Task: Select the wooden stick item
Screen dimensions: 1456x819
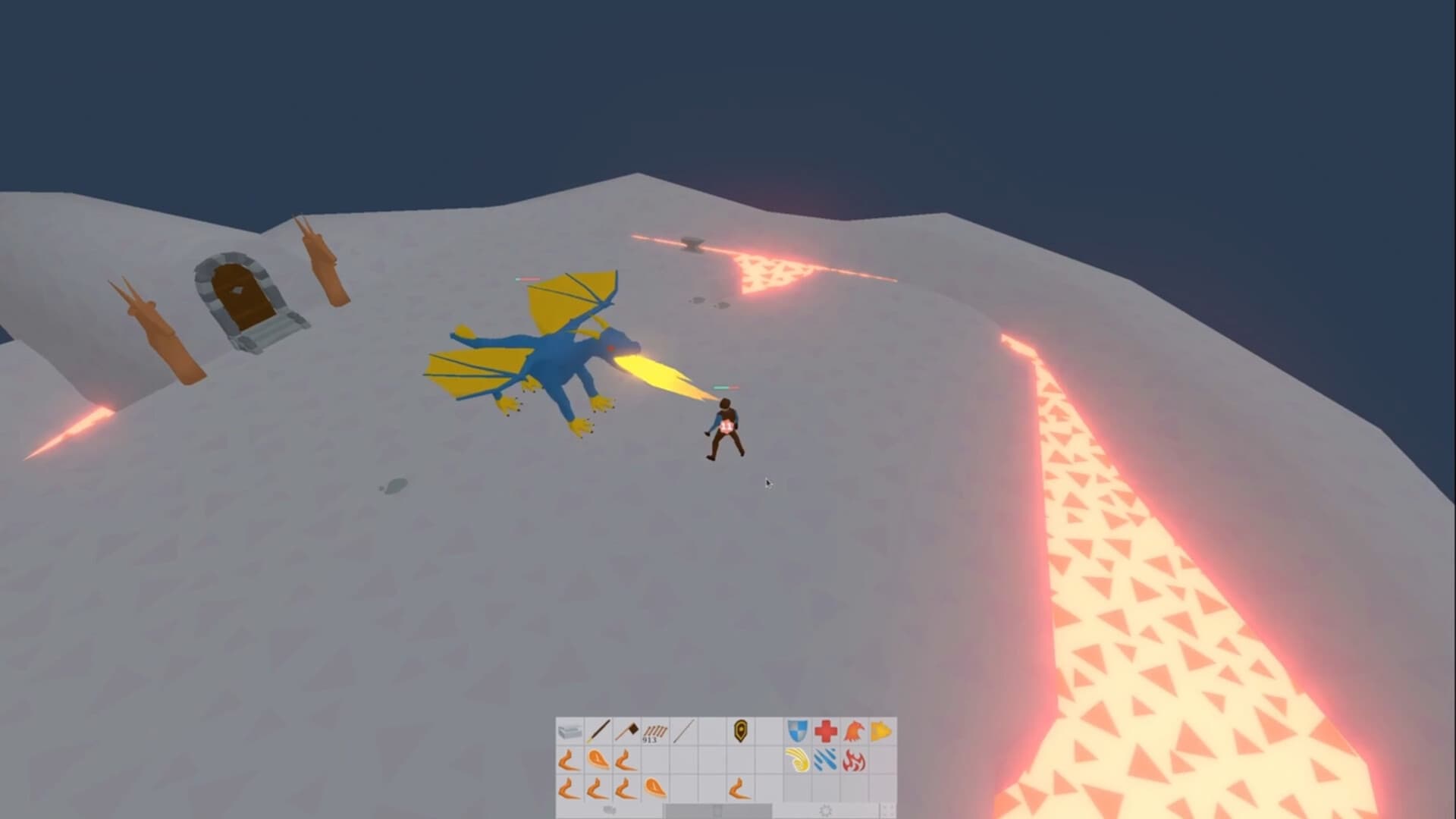Action: [x=682, y=730]
